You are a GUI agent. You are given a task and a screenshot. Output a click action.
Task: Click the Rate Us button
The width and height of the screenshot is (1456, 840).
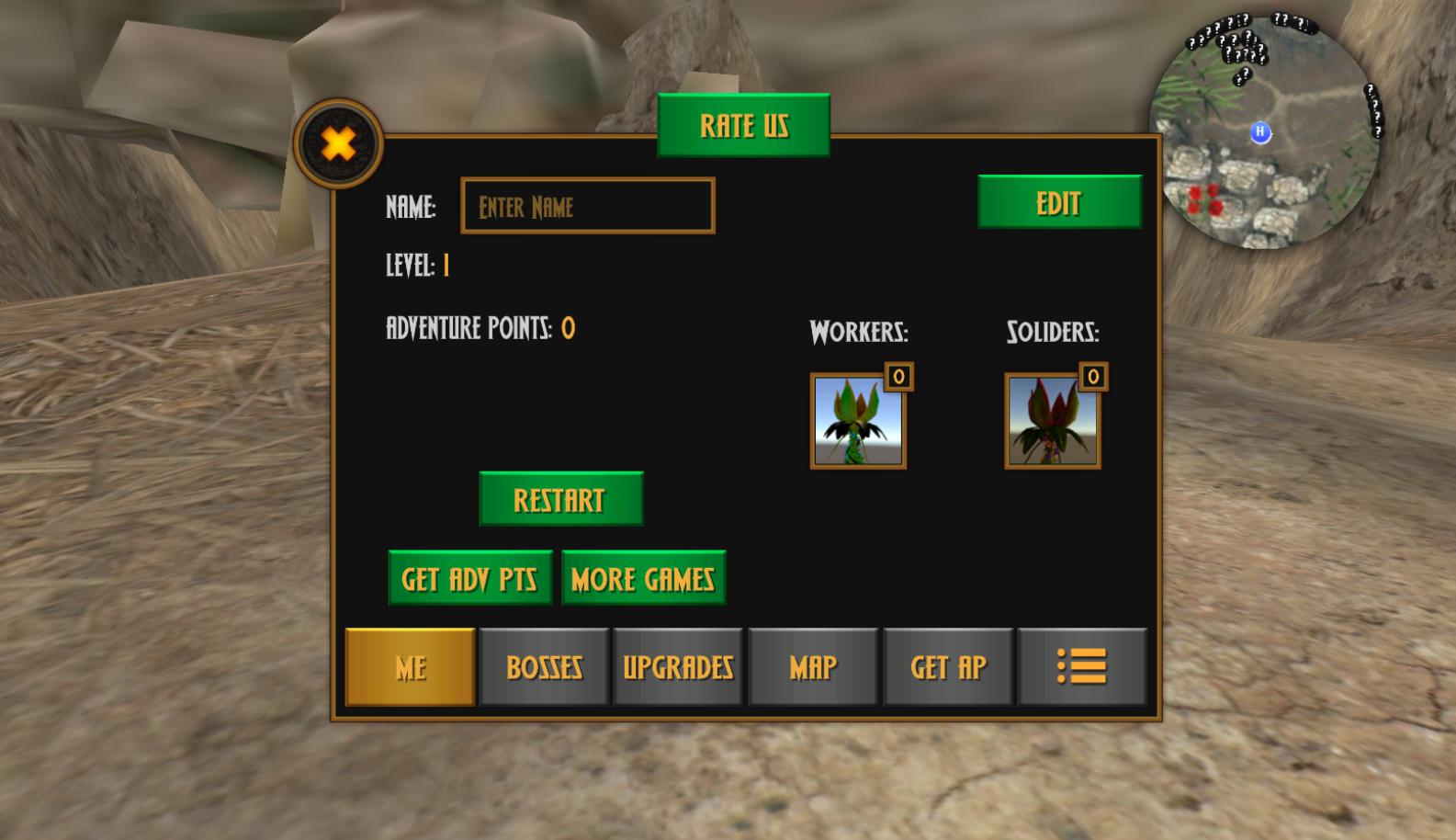coord(744,125)
